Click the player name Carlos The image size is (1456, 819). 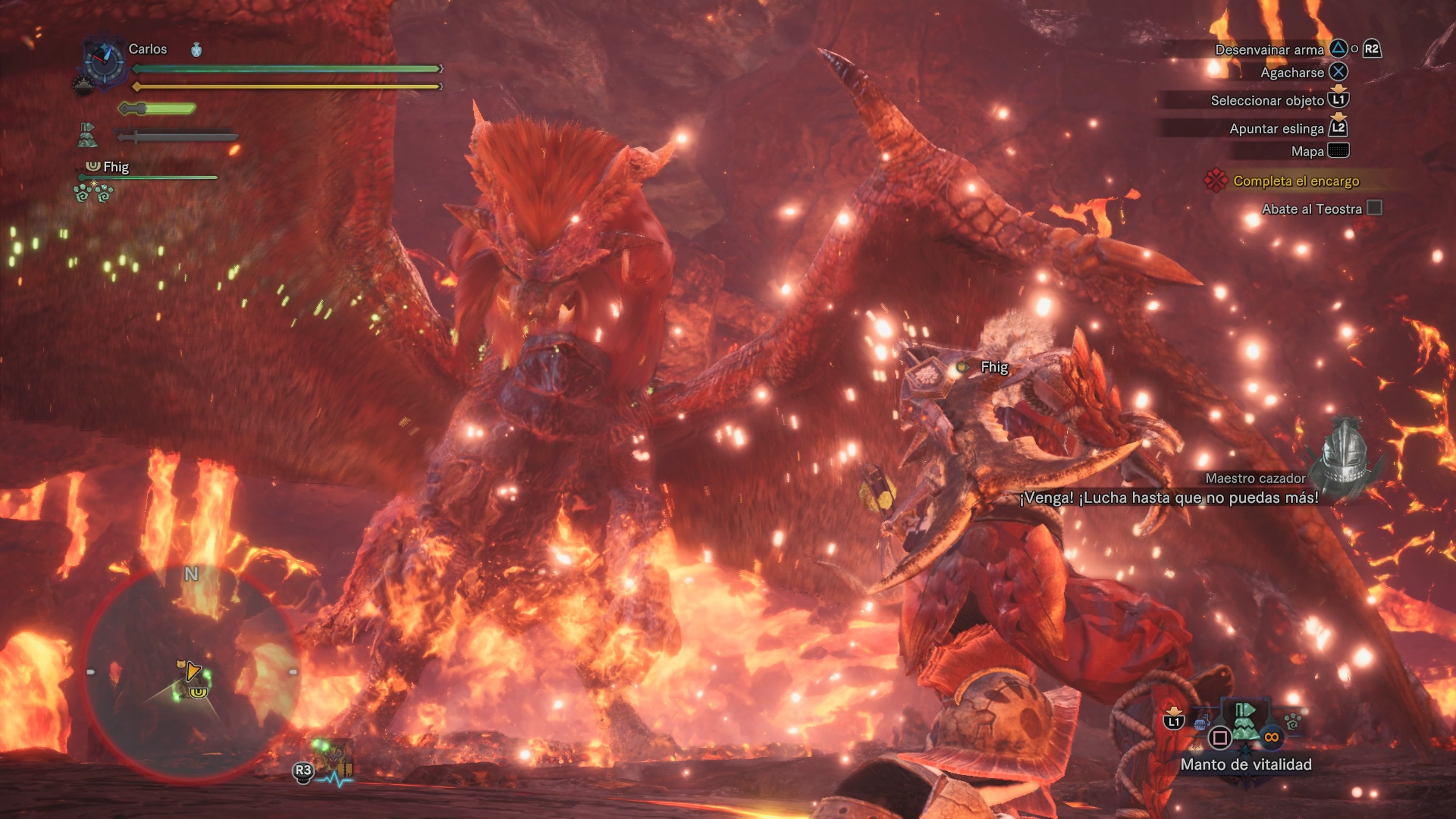click(x=147, y=49)
